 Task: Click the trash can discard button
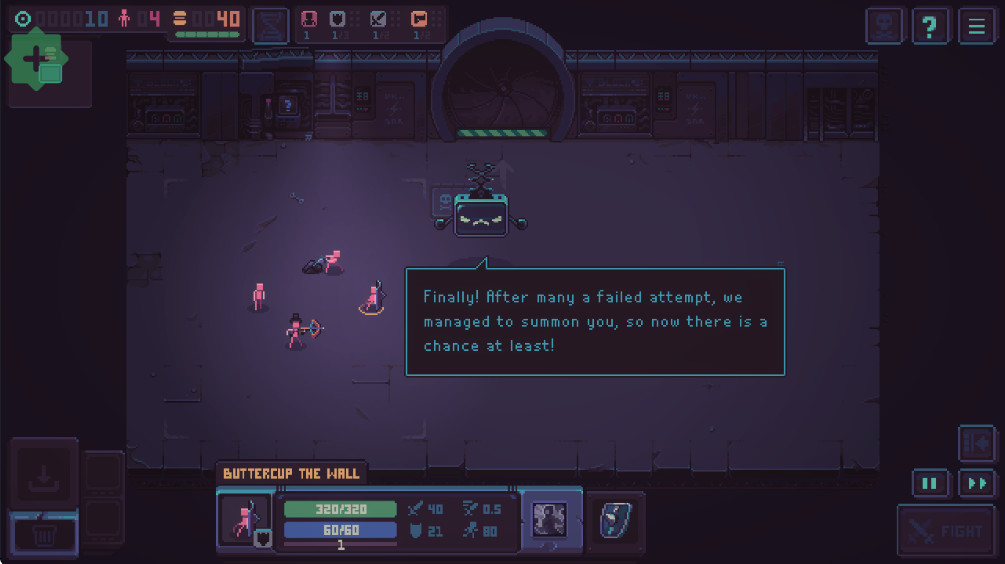(43, 533)
